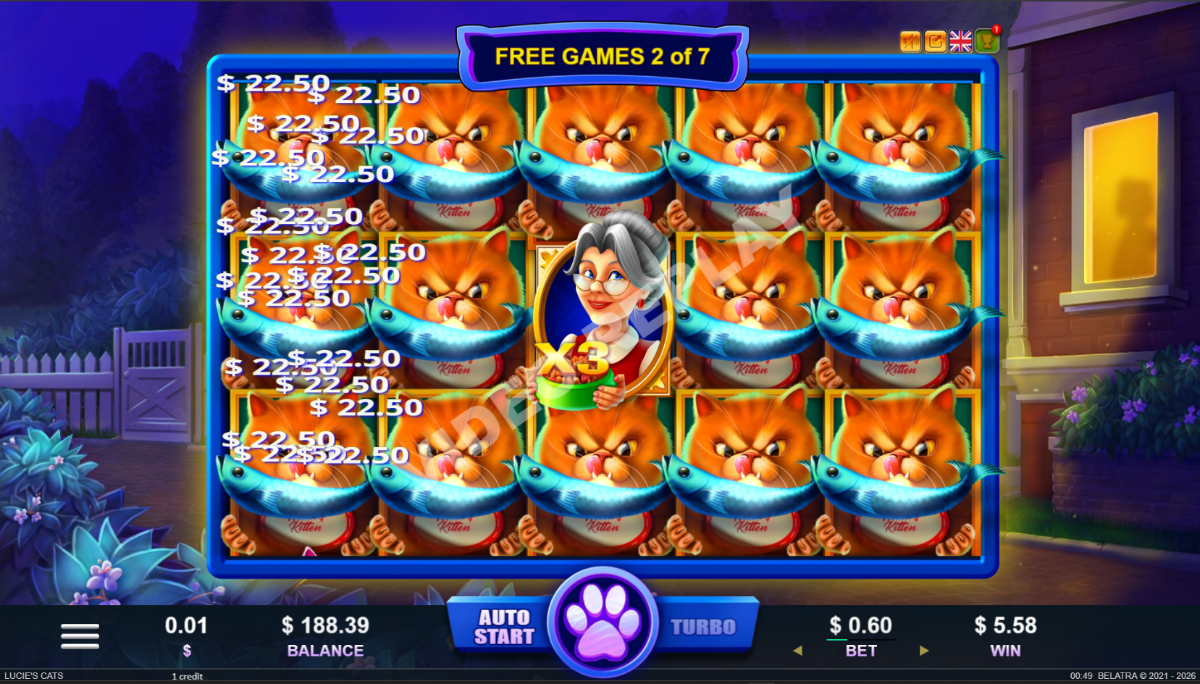Toggle the muted sound icon

click(910, 41)
